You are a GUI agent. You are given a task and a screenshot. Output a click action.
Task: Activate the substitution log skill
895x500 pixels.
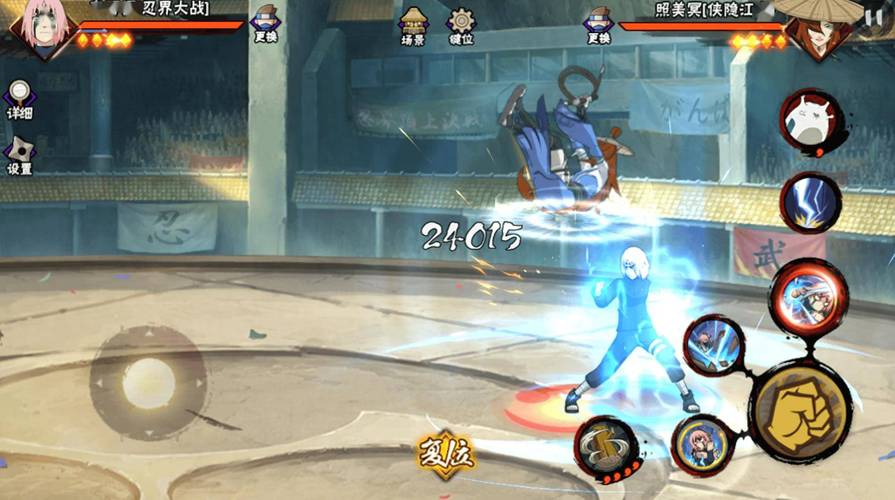click(x=606, y=450)
